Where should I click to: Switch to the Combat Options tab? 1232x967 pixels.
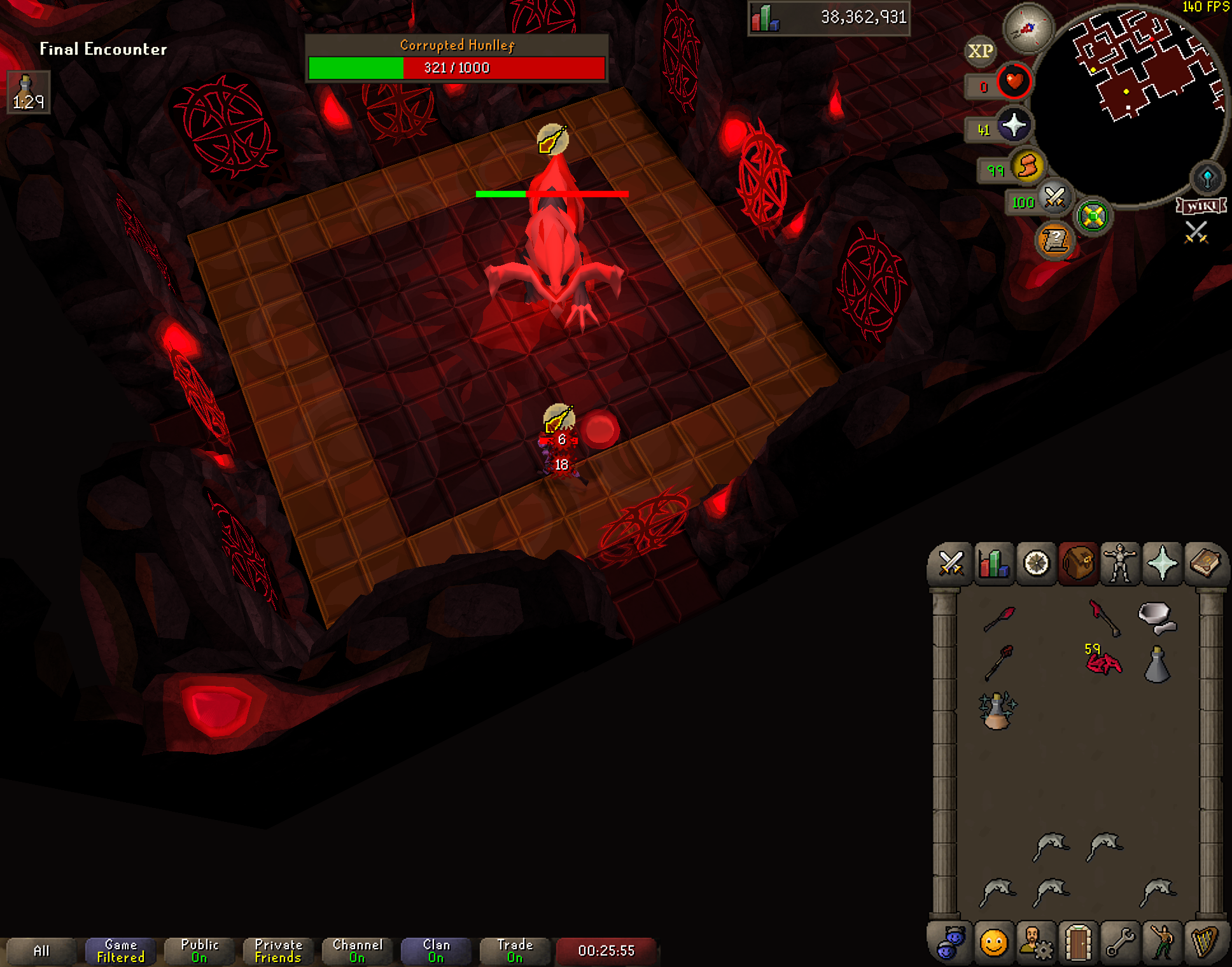tap(951, 564)
